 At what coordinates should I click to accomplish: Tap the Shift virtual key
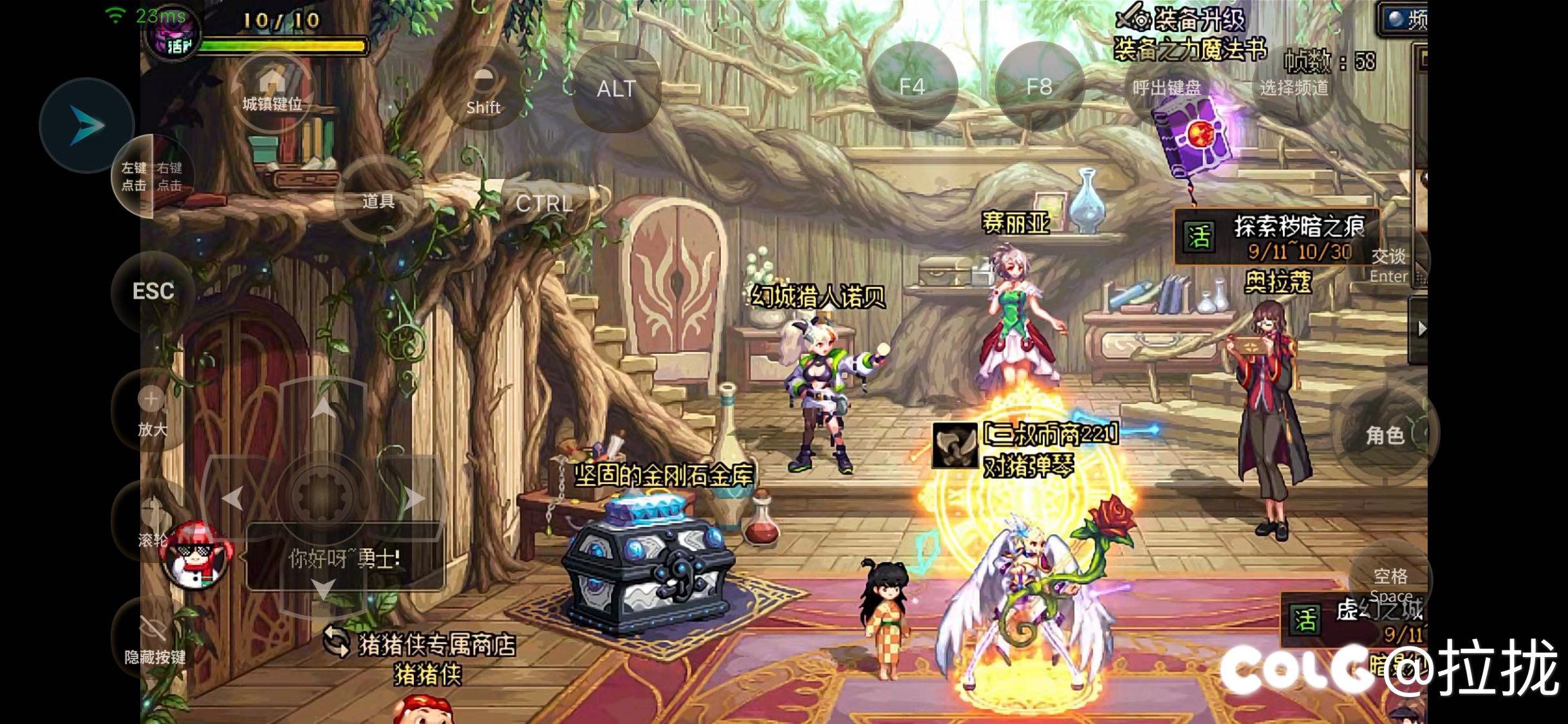(x=483, y=90)
